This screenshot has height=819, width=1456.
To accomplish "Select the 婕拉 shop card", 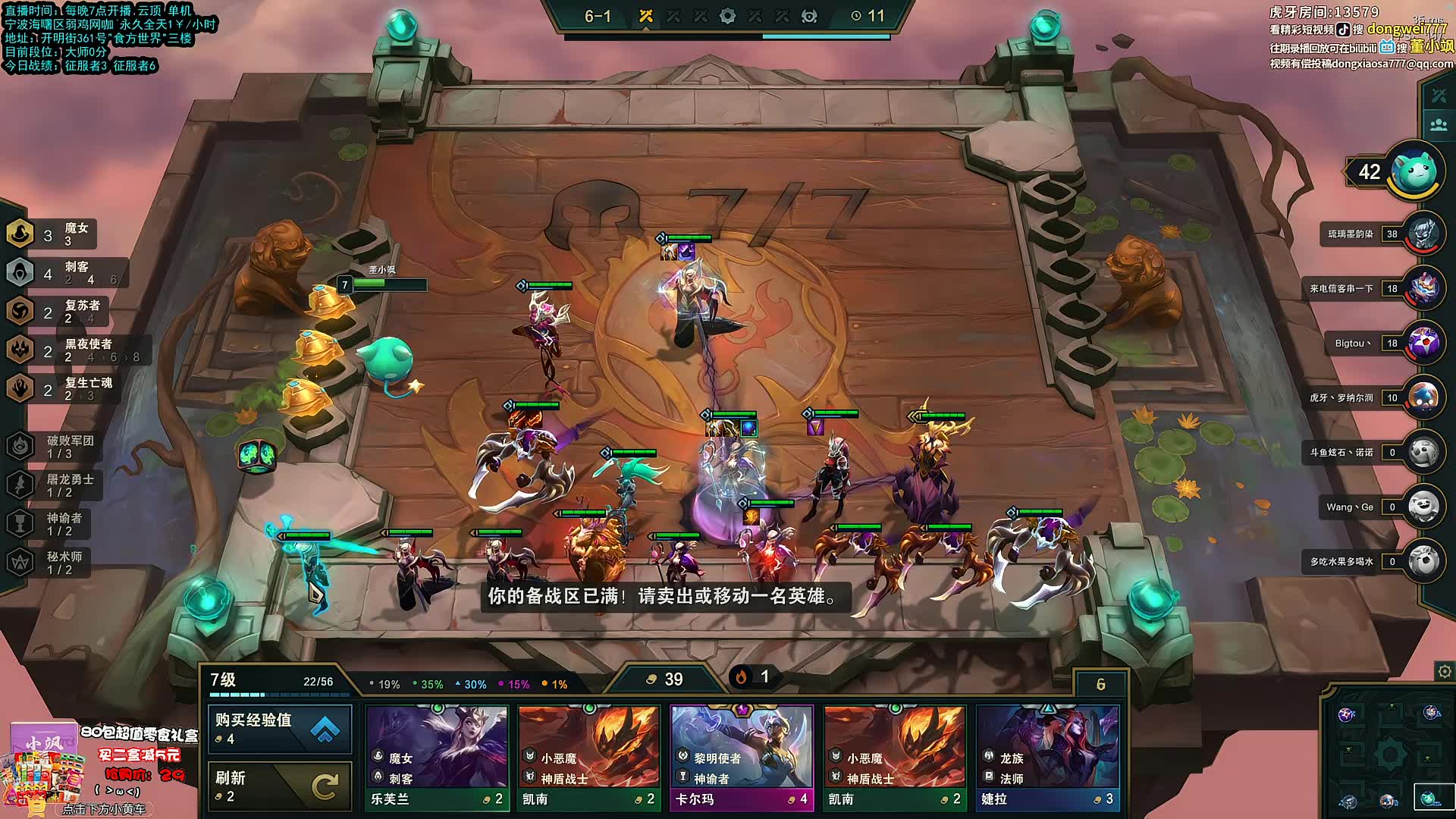I will coord(1047,758).
